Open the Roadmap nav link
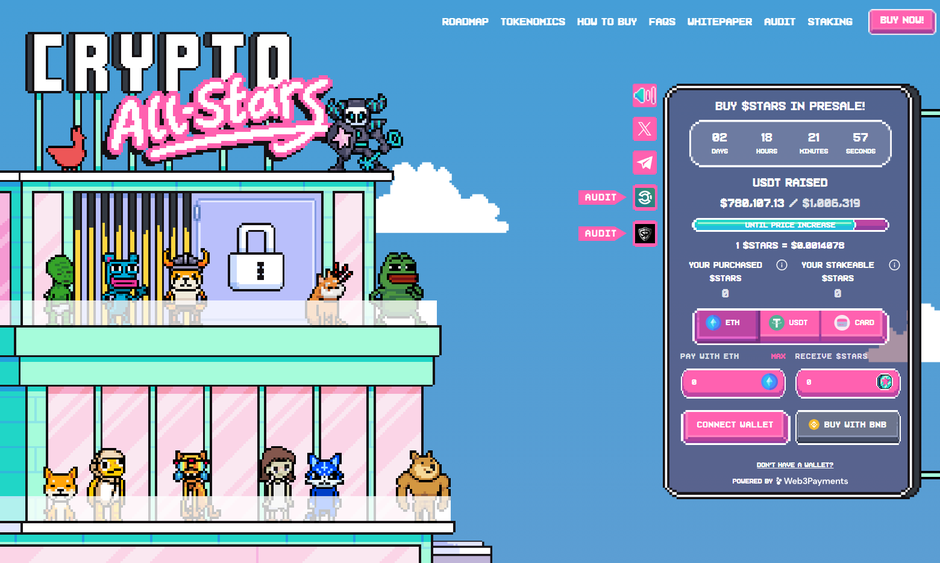940x563 pixels. pyautogui.click(x=465, y=22)
